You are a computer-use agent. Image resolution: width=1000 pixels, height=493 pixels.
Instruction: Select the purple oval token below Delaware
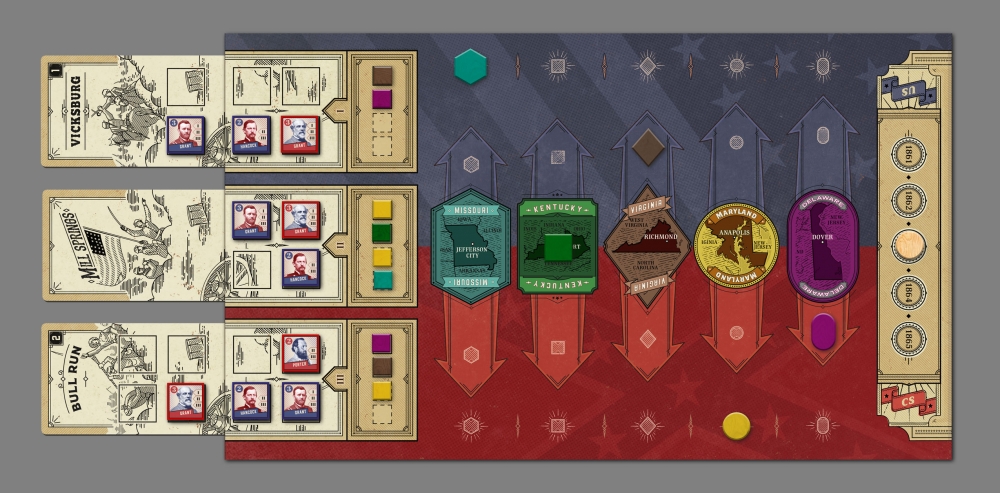point(823,332)
